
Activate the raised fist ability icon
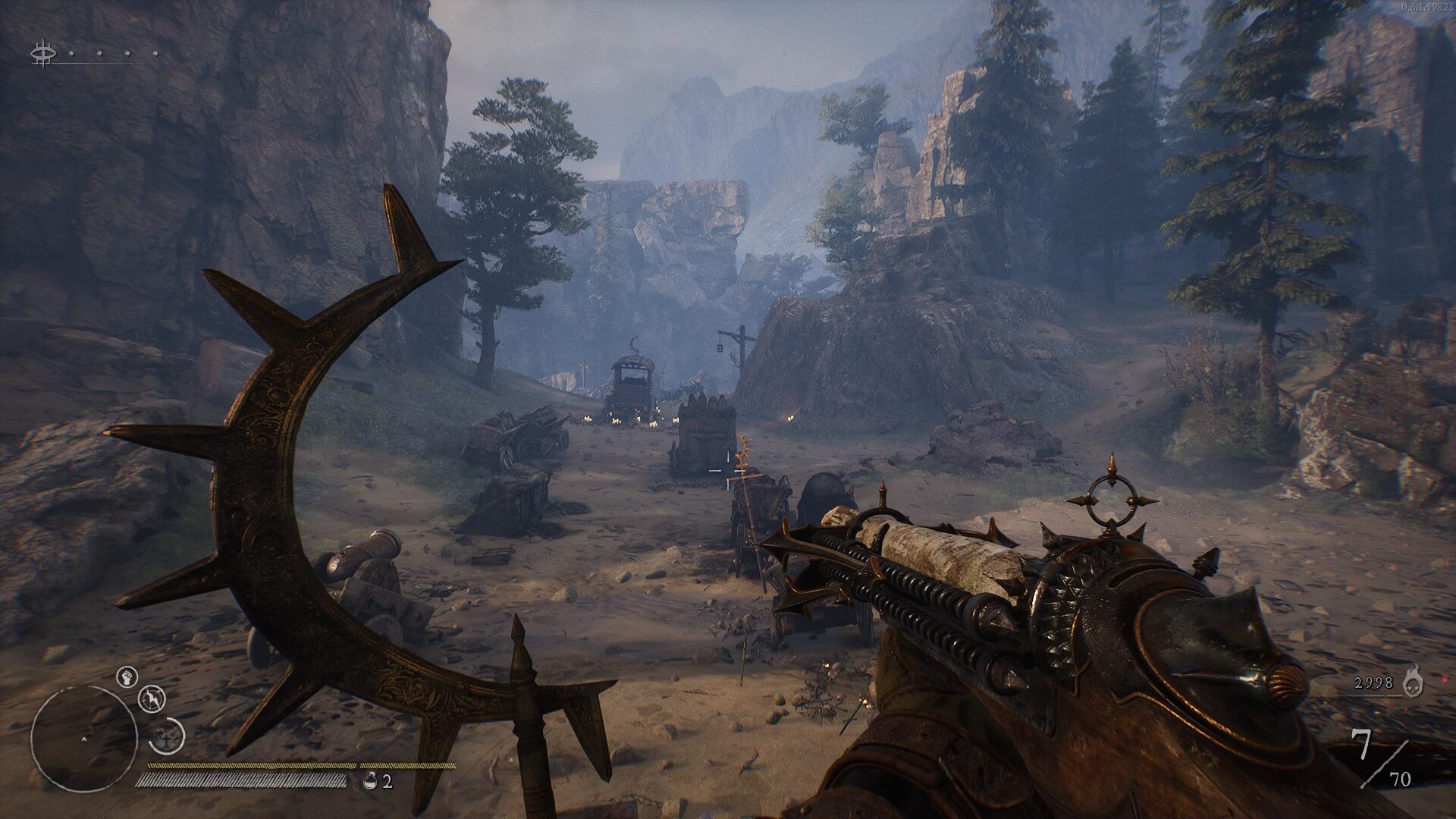pos(127,677)
